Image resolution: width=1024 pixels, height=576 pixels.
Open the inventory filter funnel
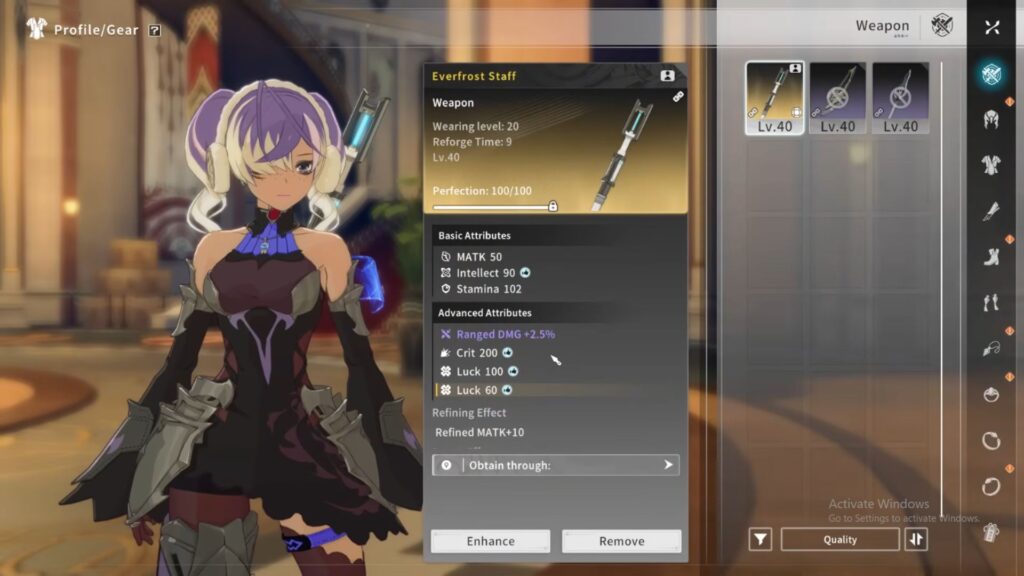pyautogui.click(x=761, y=539)
